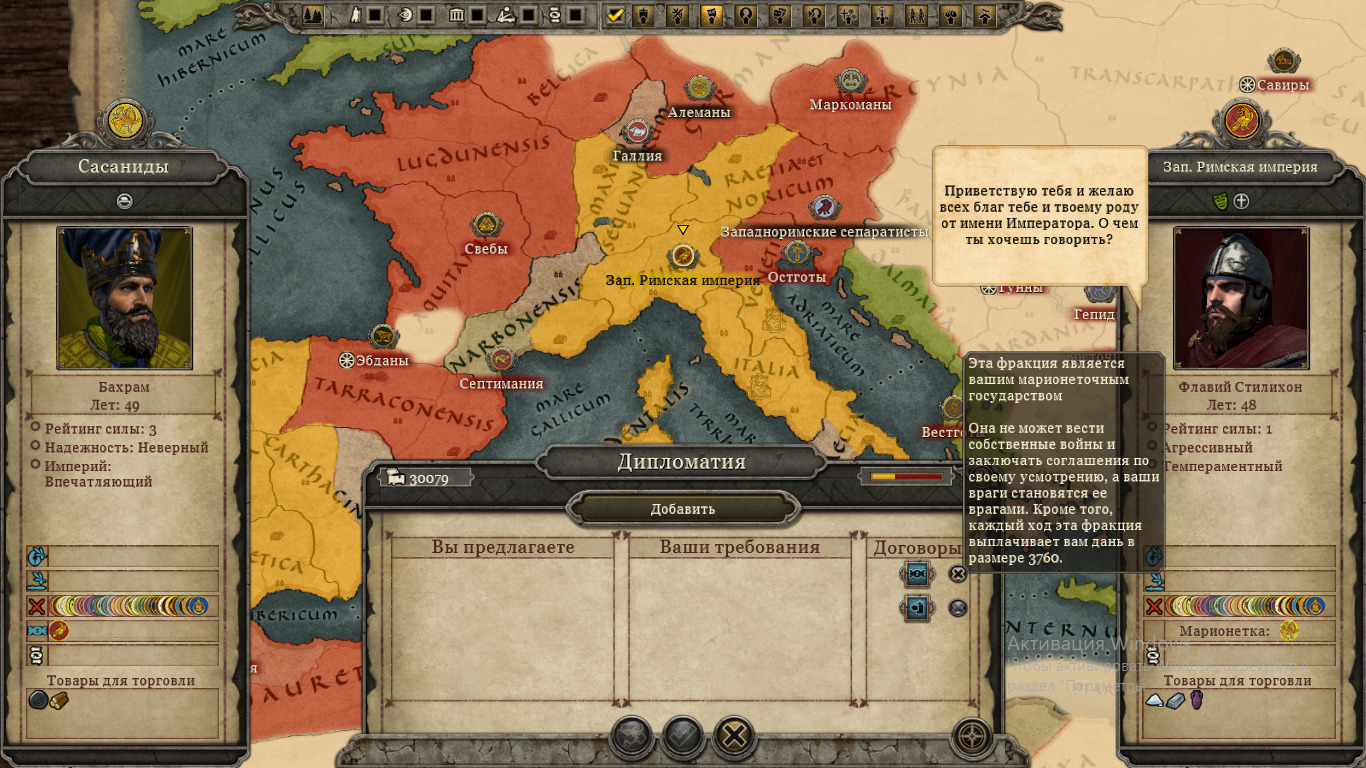Toggle the checkbox beside the columned building icon
Screen dimensions: 1366x768
coord(478,15)
